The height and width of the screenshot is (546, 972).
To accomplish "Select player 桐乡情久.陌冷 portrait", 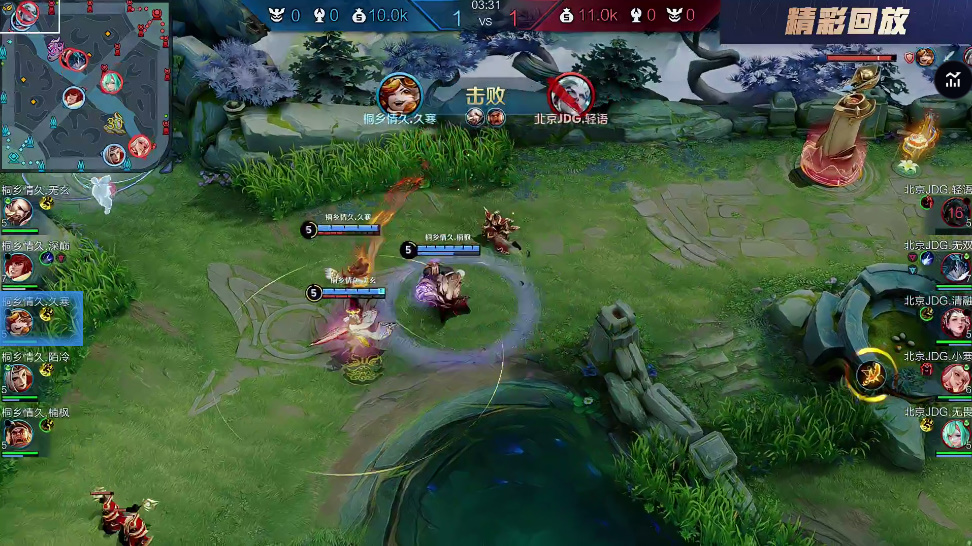I will pyautogui.click(x=17, y=377).
